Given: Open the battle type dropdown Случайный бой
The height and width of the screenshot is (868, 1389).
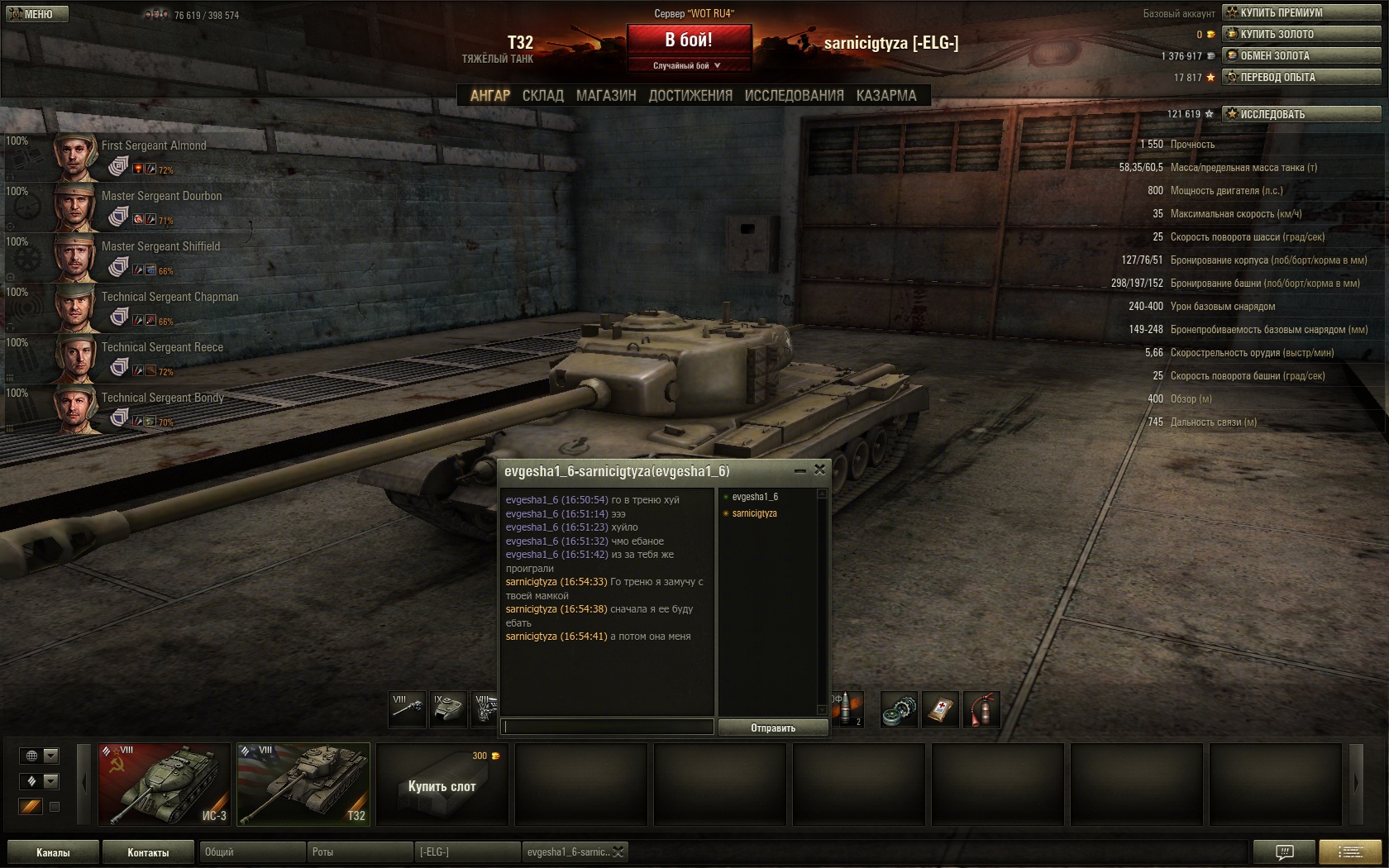Looking at the screenshot, I should tap(688, 65).
